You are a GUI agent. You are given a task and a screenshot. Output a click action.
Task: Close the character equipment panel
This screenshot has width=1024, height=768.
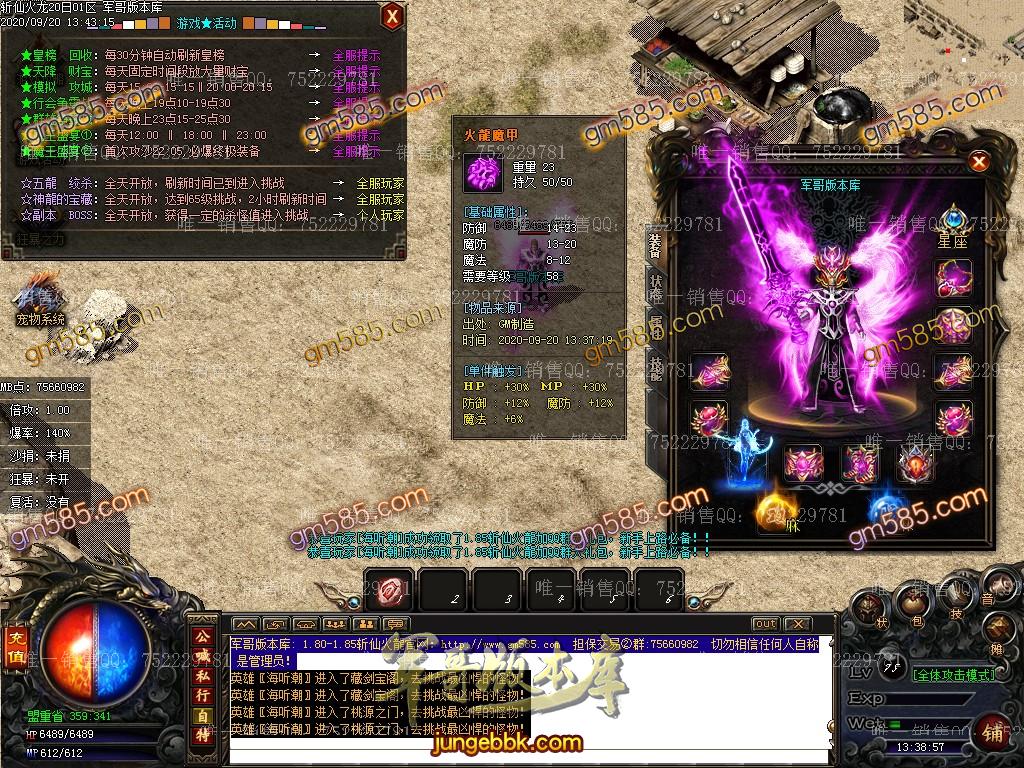tap(979, 161)
